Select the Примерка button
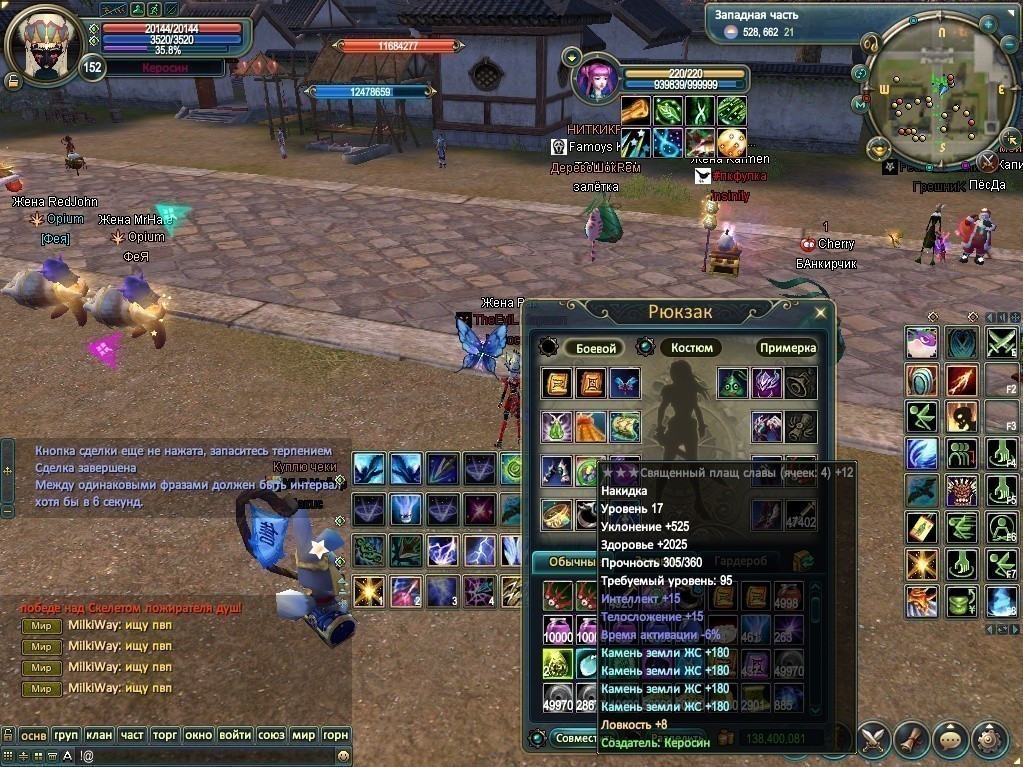 (x=787, y=348)
